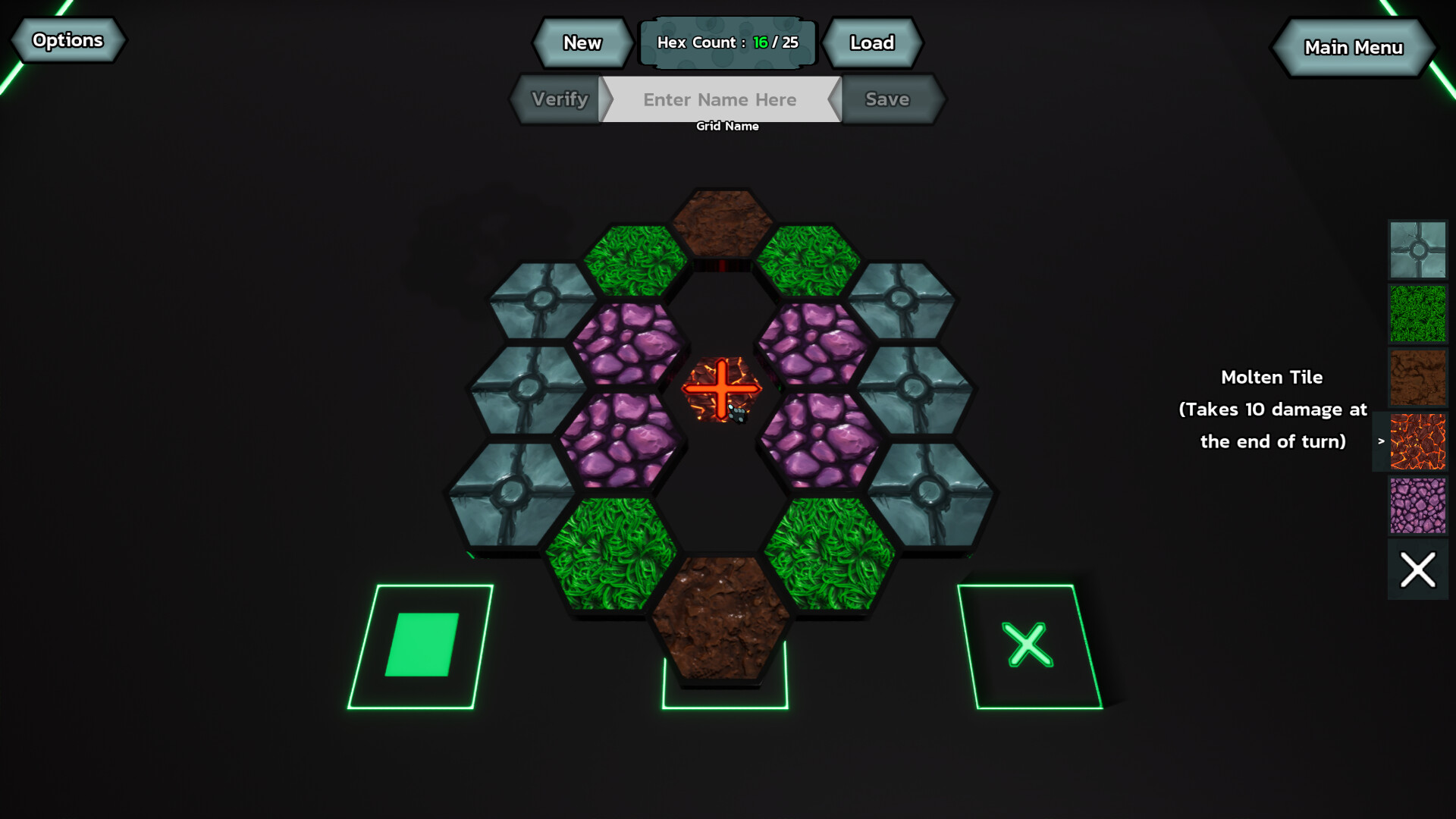Screen dimensions: 1456x819
Task: Click the green X cancel pad
Action: coord(1028,645)
